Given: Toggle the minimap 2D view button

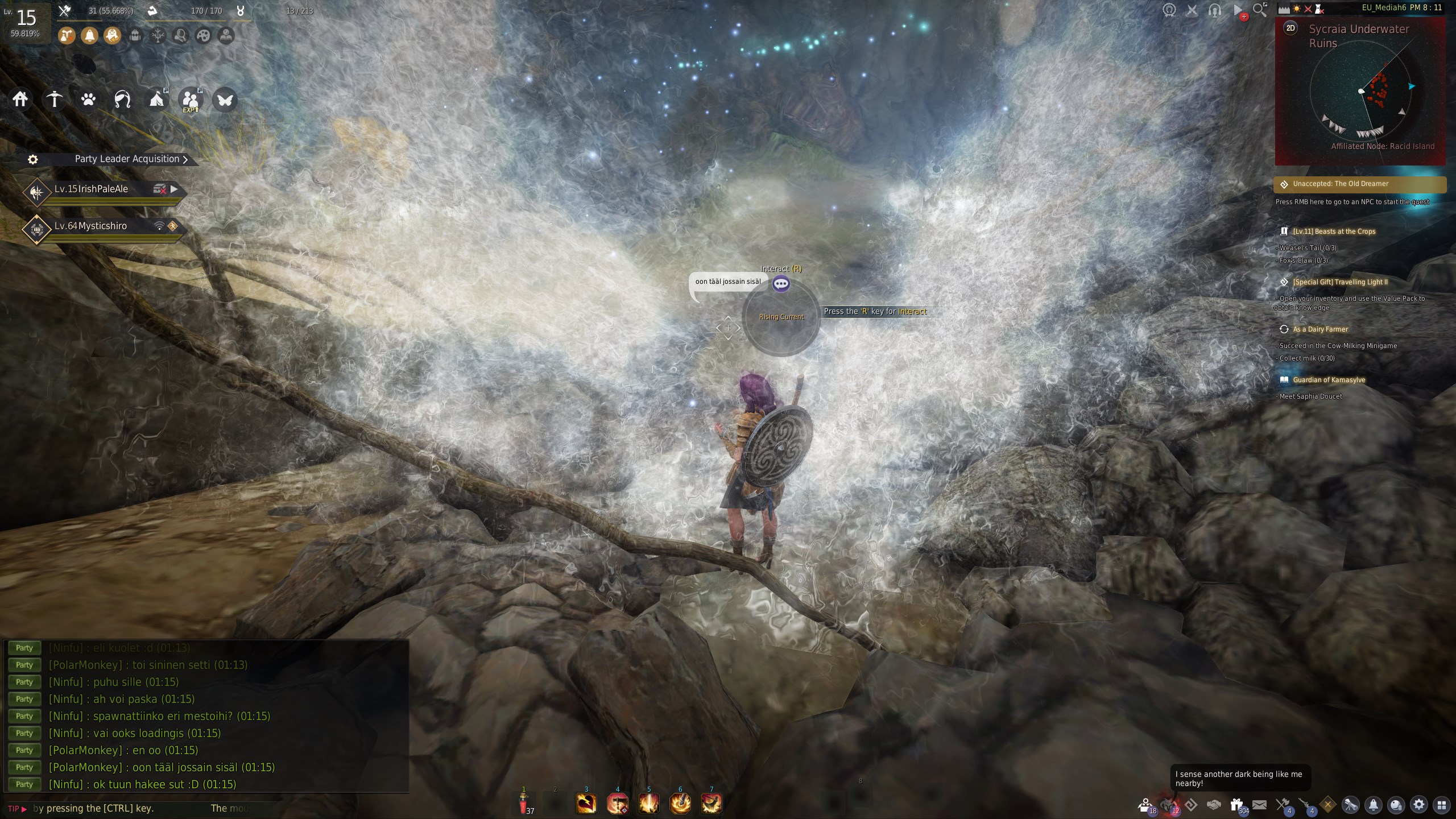Looking at the screenshot, I should pyautogui.click(x=1290, y=28).
